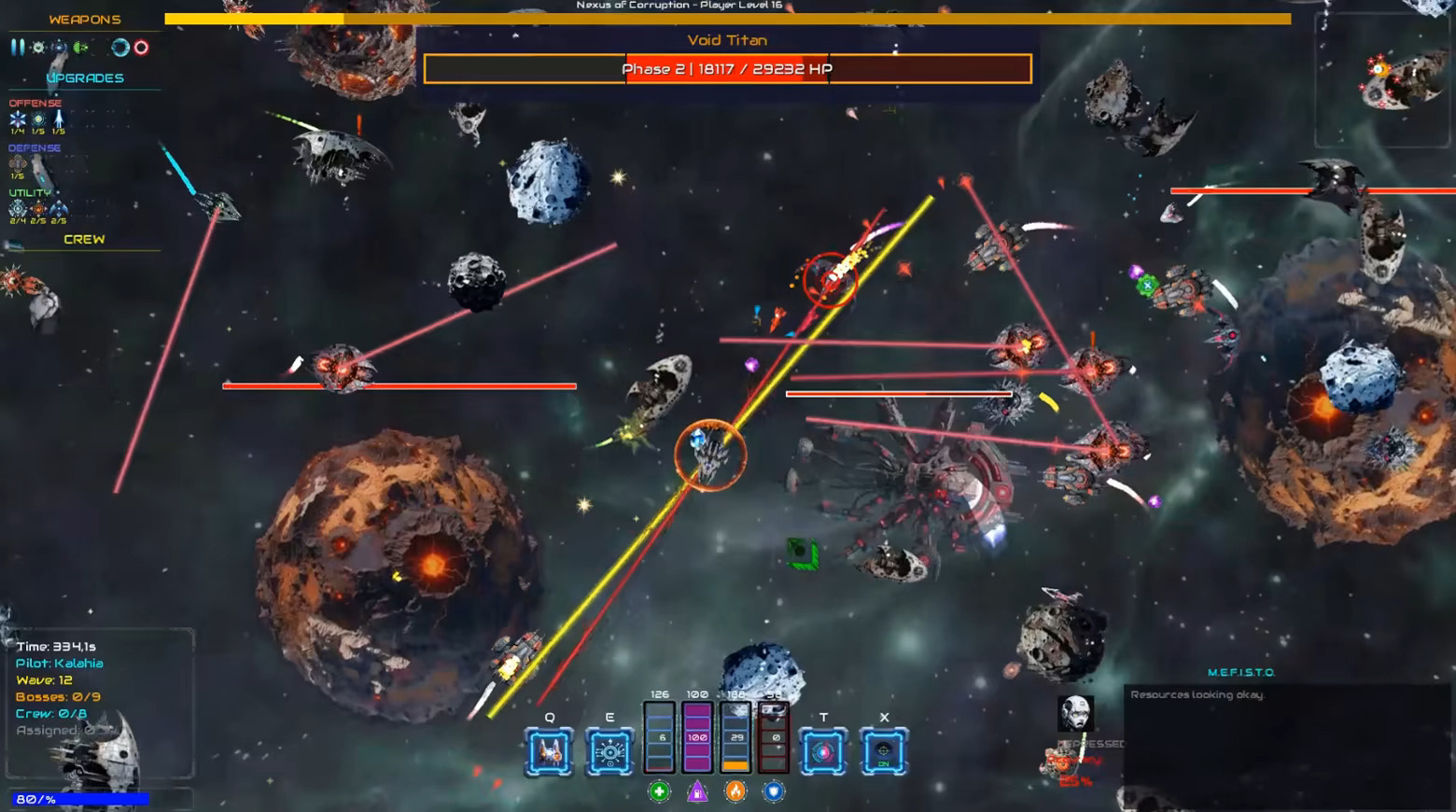Select the Q hotbar drone ability

coord(550,749)
